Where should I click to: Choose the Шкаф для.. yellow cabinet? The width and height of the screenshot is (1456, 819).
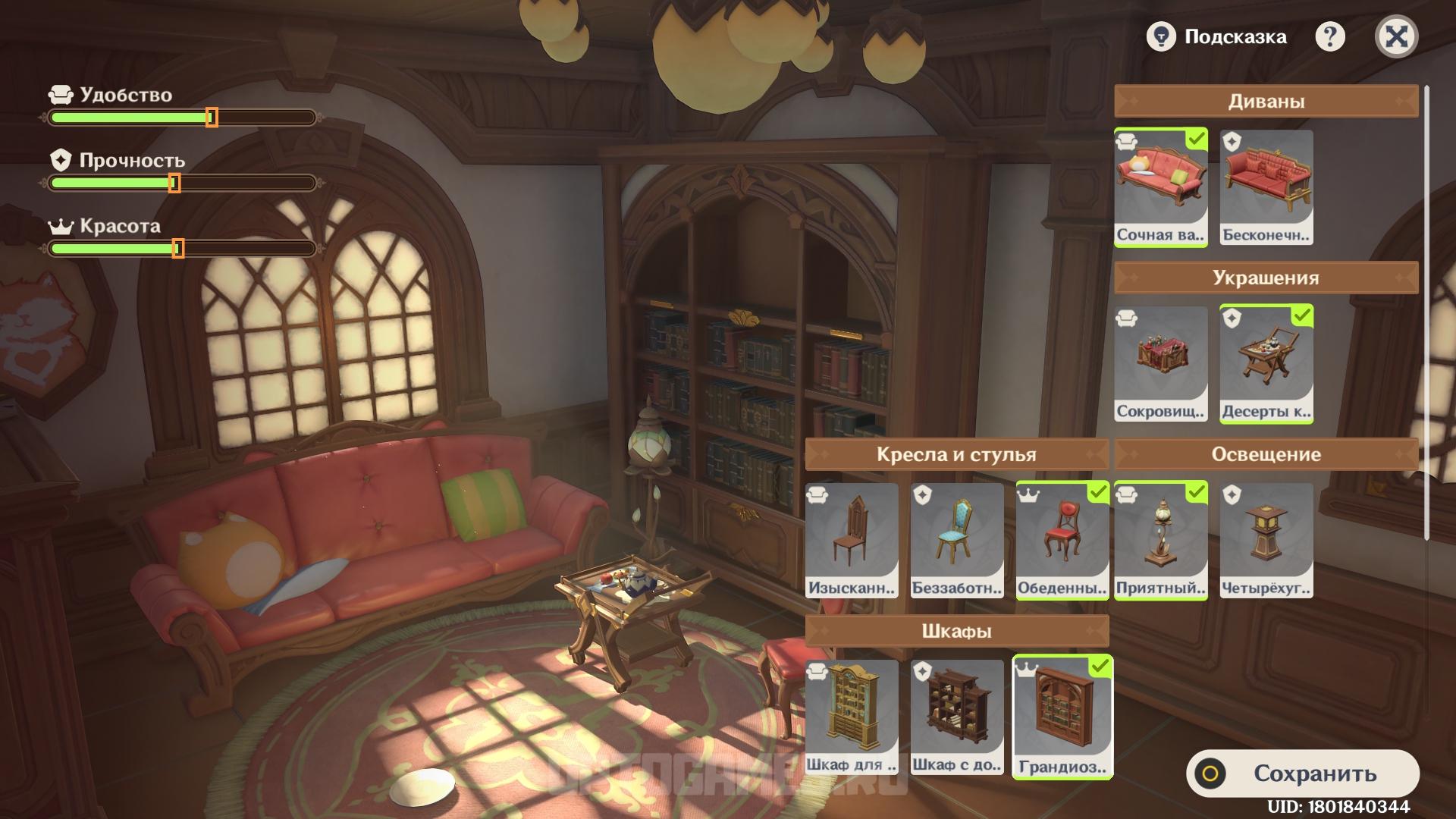[852, 717]
